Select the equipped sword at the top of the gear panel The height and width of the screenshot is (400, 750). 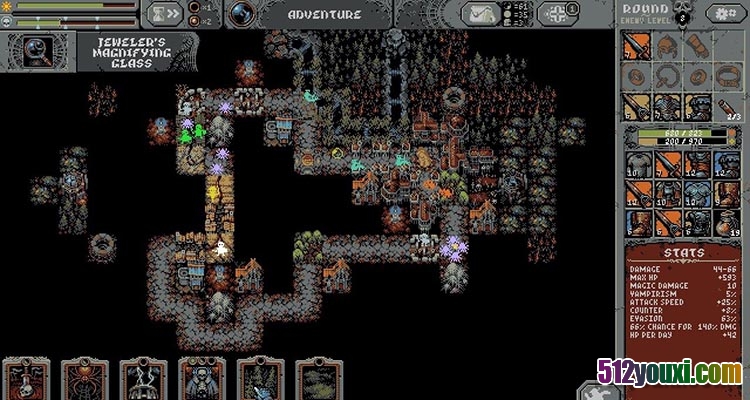(x=637, y=47)
